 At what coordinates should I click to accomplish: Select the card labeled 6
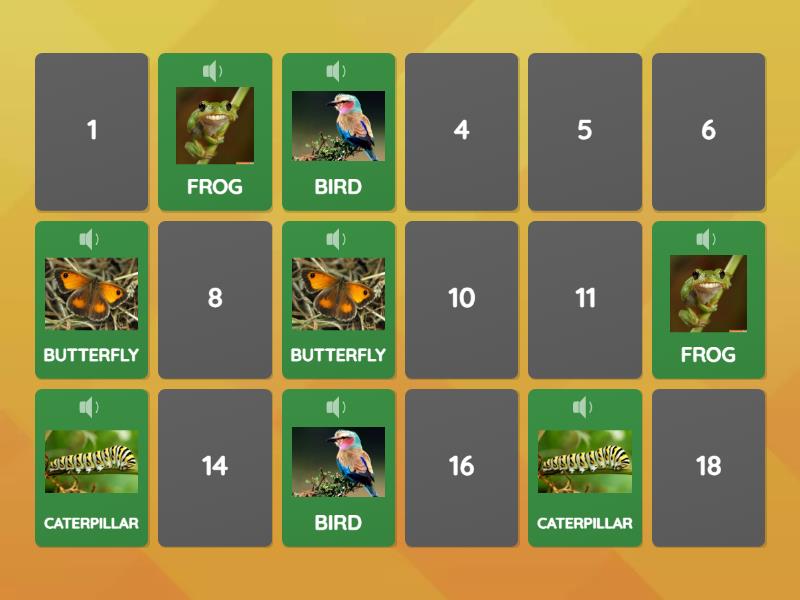[x=708, y=131]
